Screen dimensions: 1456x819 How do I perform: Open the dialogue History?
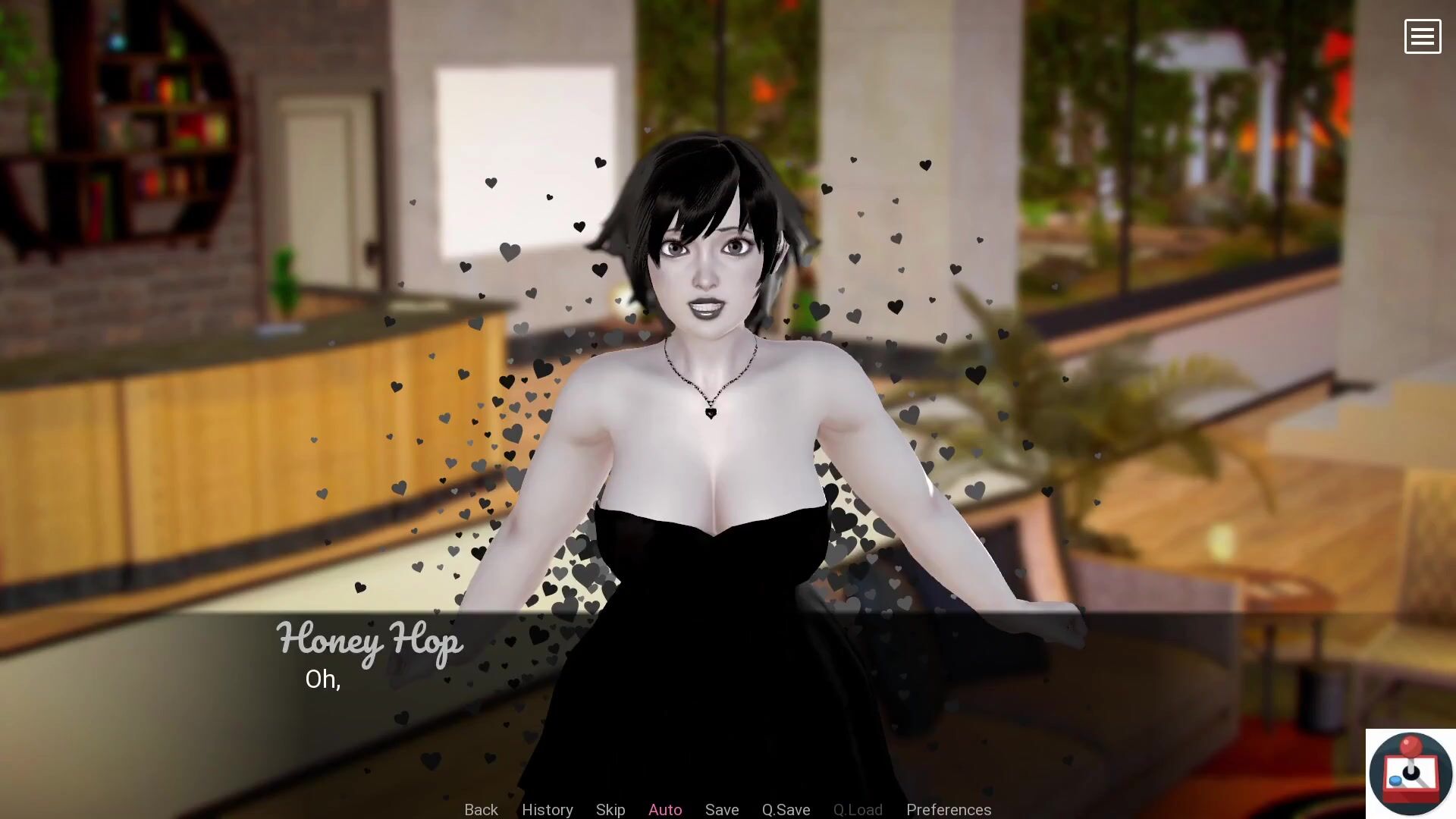(x=547, y=809)
